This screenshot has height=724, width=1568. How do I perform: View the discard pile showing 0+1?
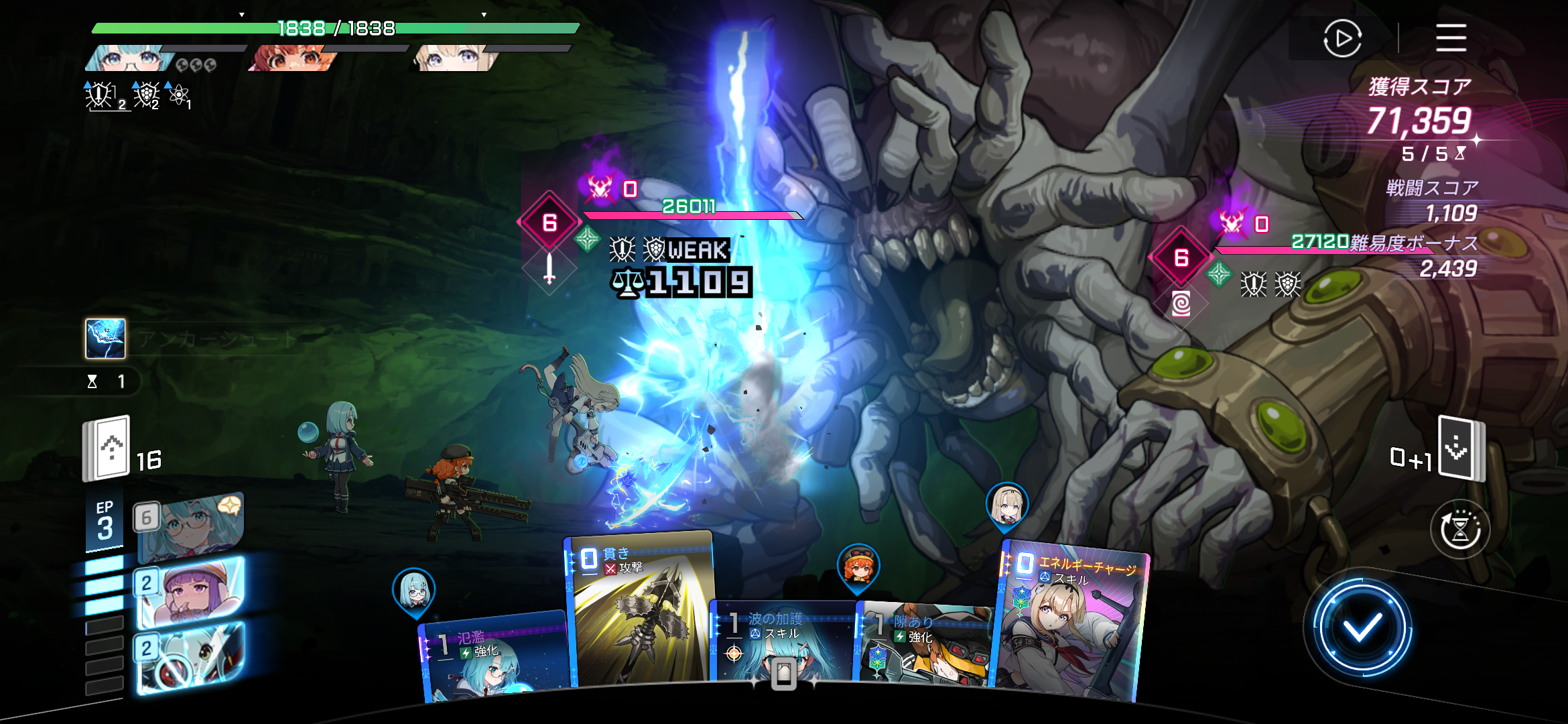(x=1461, y=448)
